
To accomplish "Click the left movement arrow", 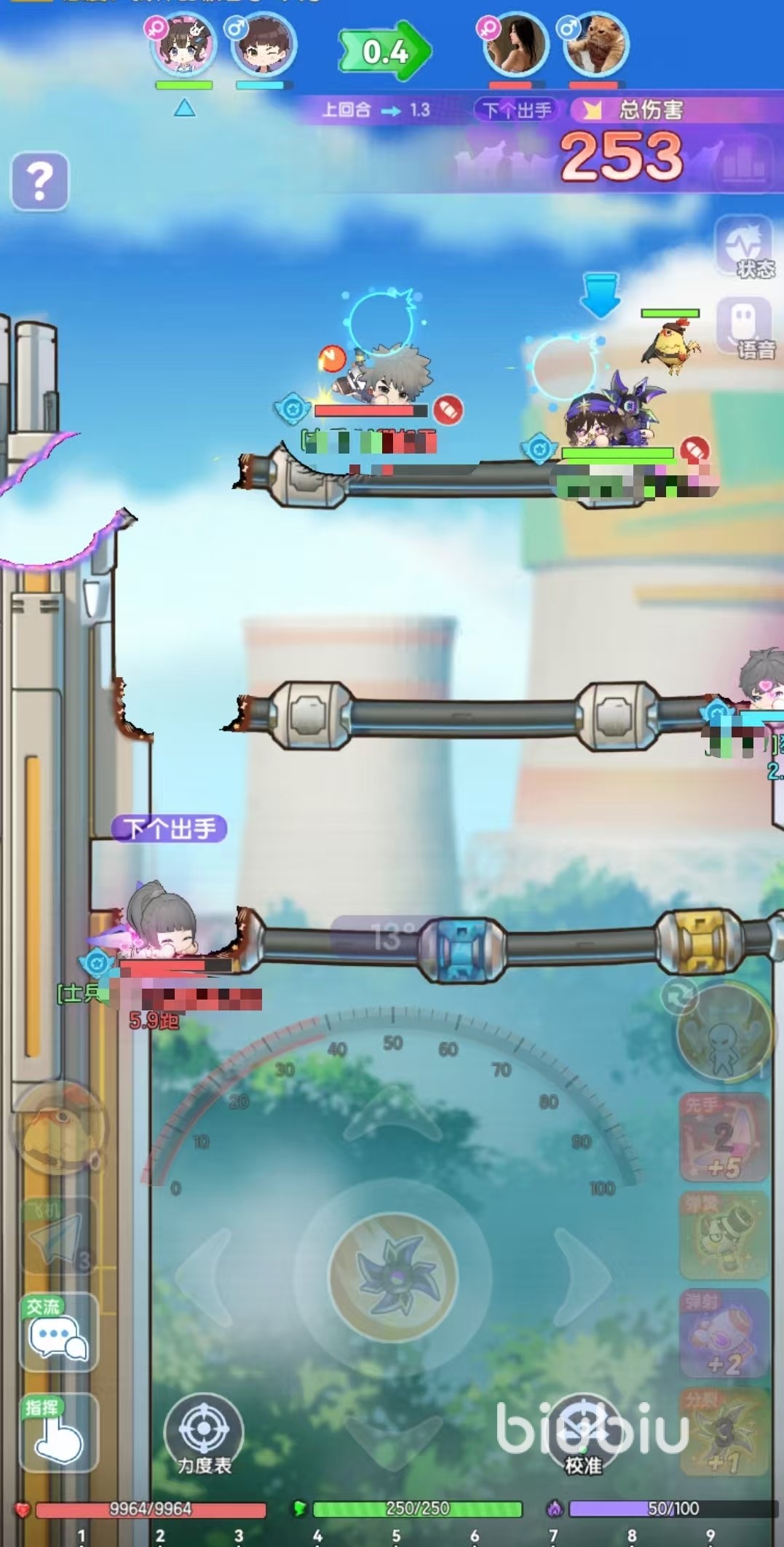I will click(205, 1276).
